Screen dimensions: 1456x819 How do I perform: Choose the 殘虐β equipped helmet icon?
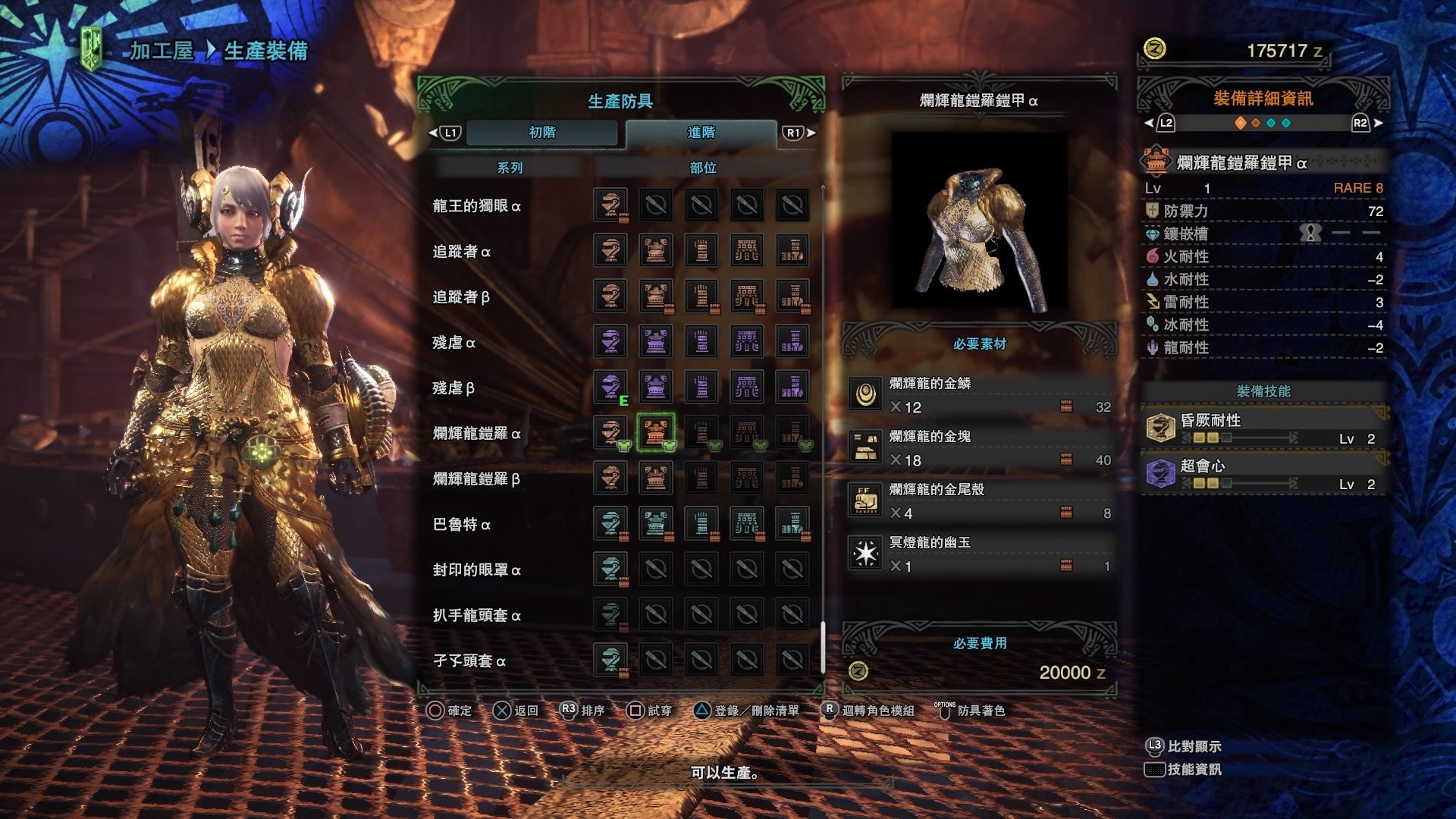pyautogui.click(x=610, y=387)
